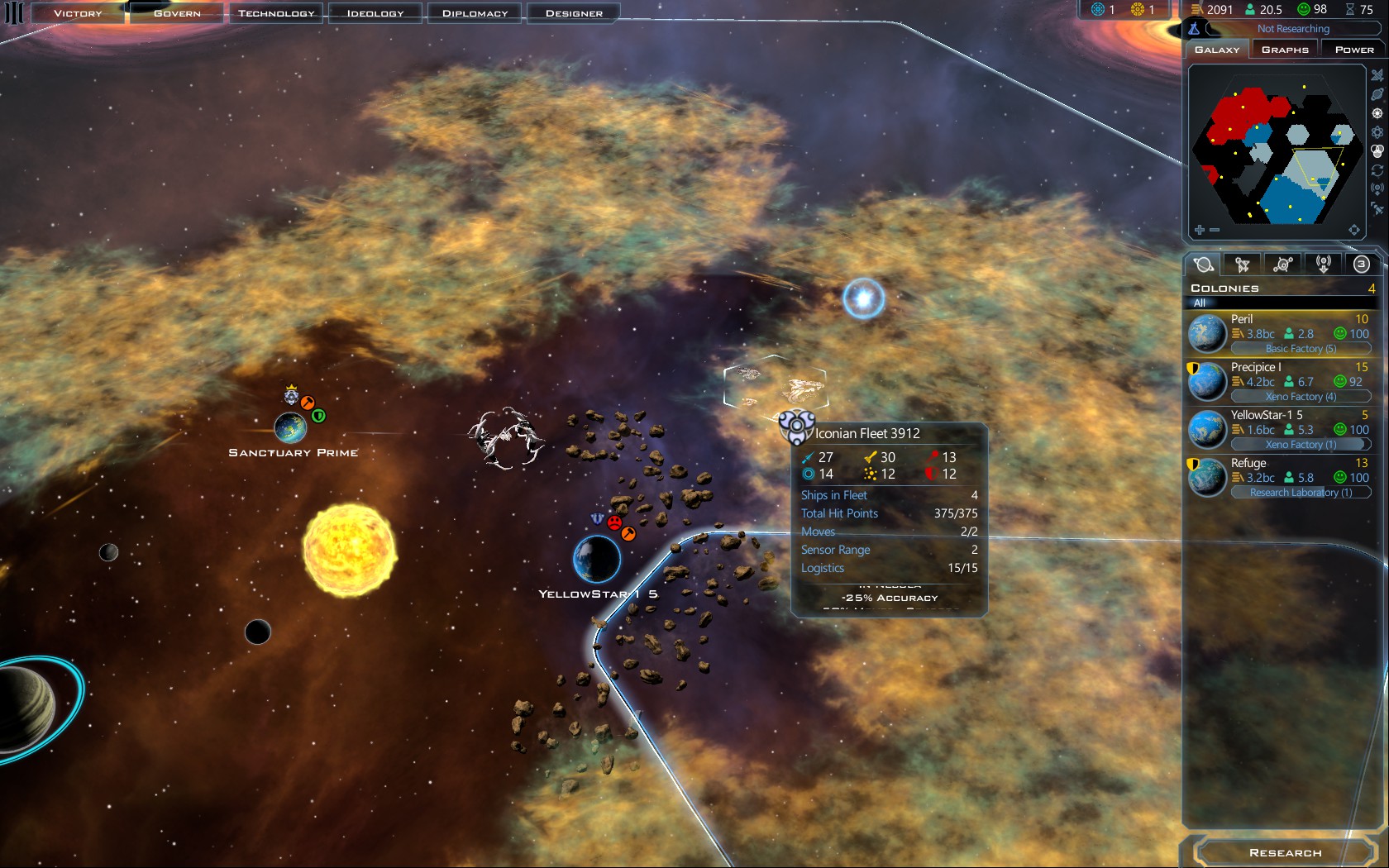The image size is (1389, 868).
Task: Open the Victory screen
Action: click(78, 13)
